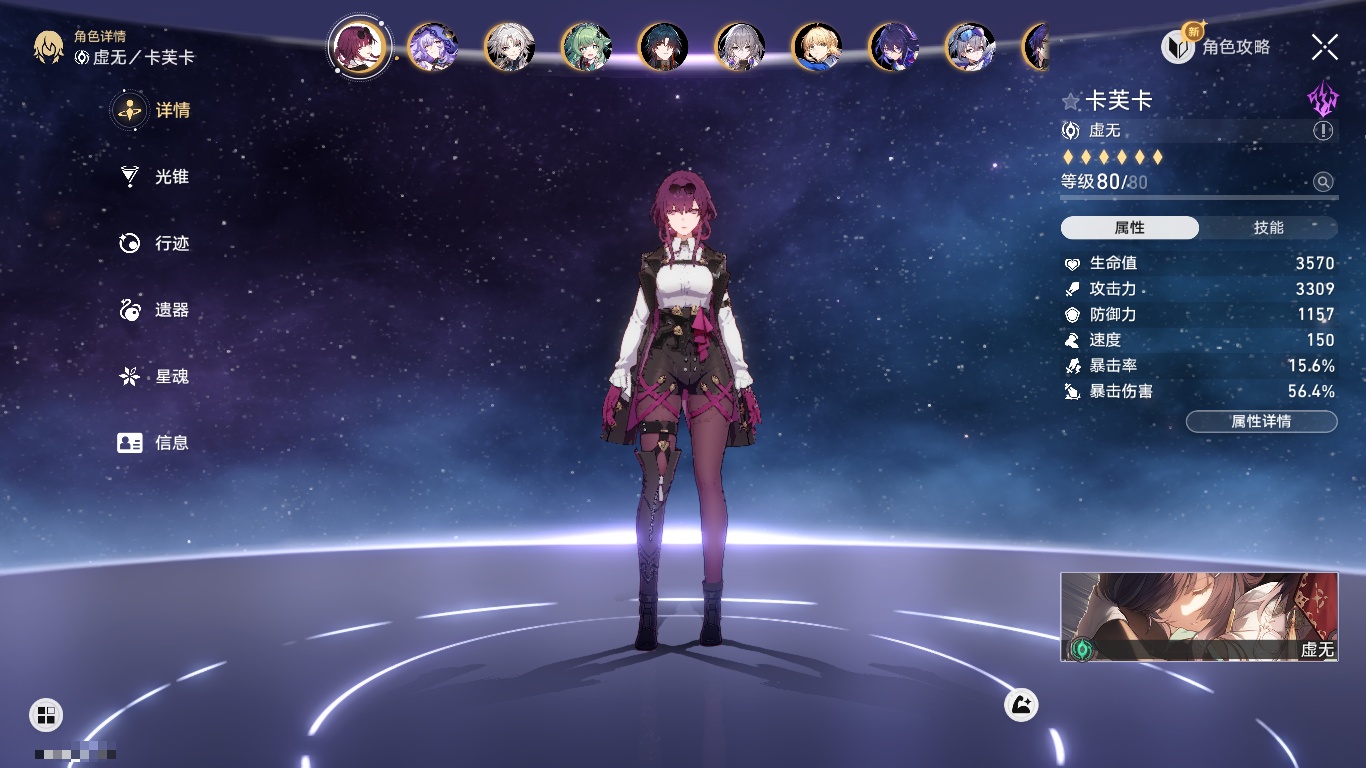Open the 虚无 light cone thumbnail
1366x768 pixels.
pyautogui.click(x=1199, y=617)
